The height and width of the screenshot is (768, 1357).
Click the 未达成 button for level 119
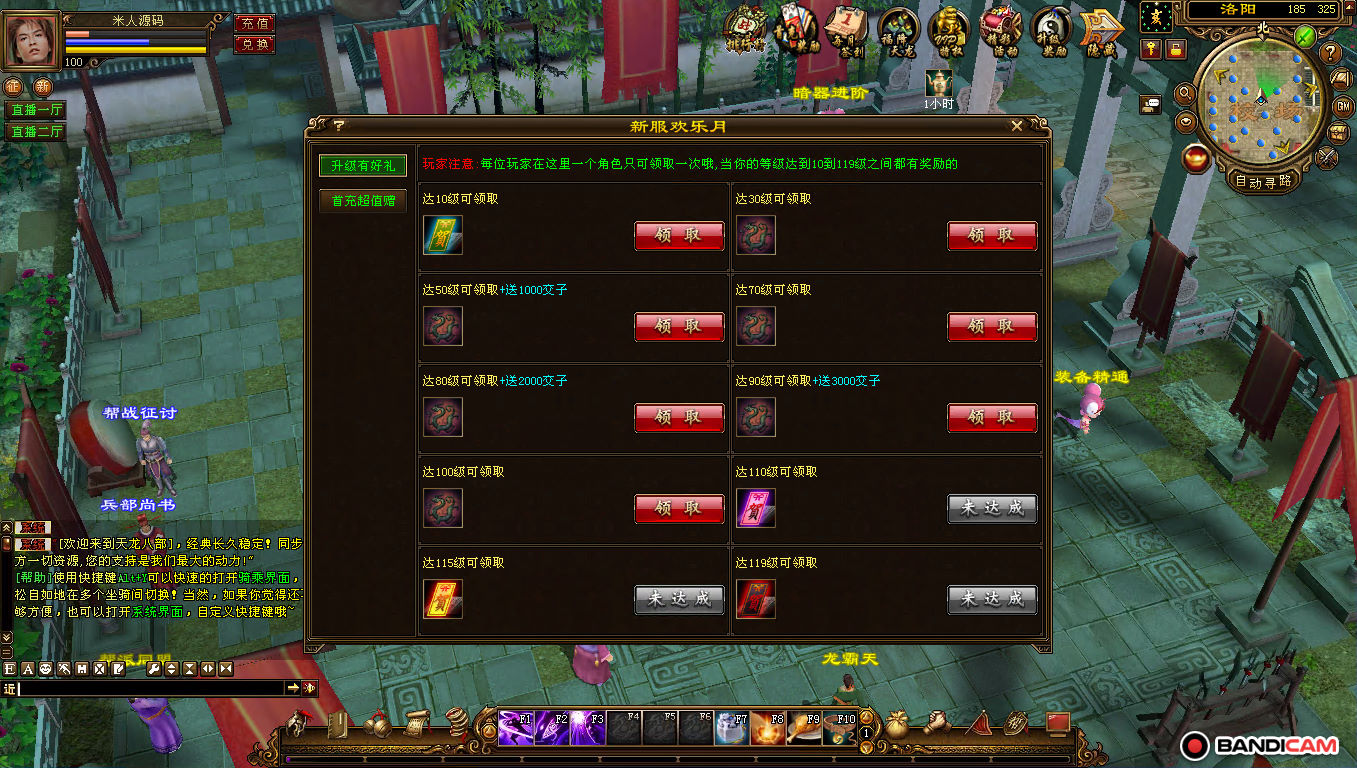coord(992,600)
